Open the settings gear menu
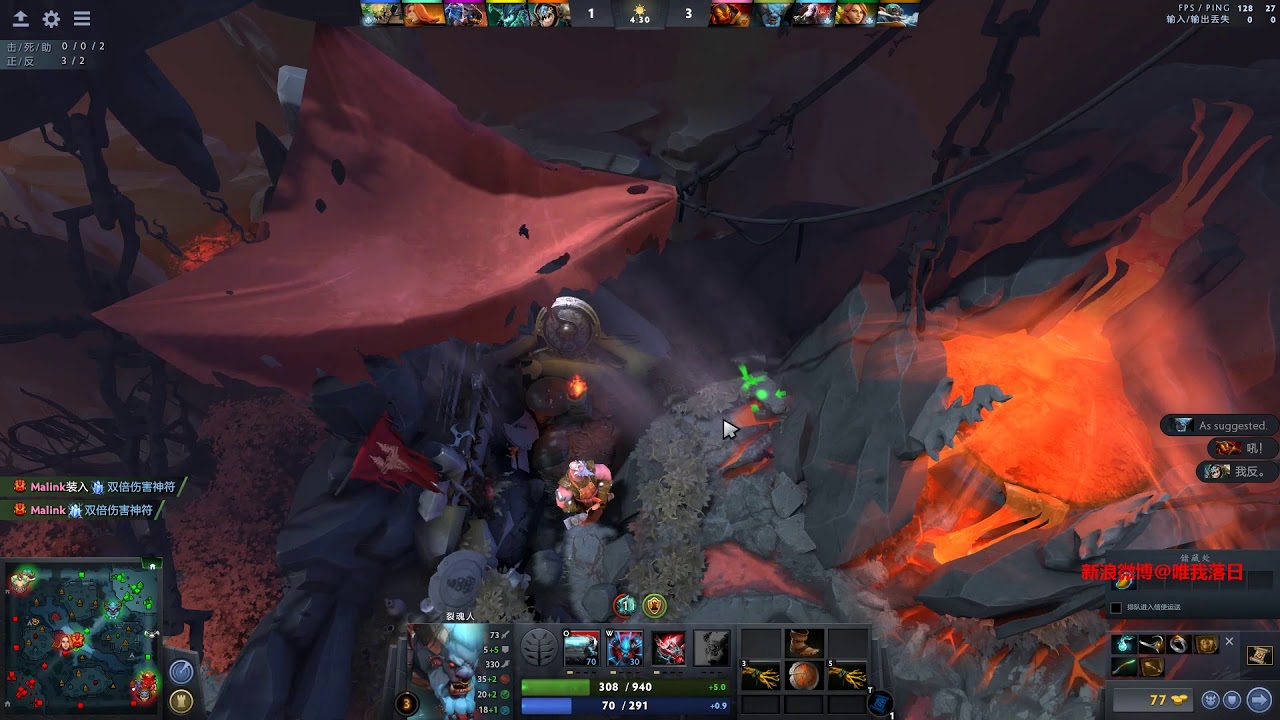The image size is (1280, 720). (x=51, y=19)
